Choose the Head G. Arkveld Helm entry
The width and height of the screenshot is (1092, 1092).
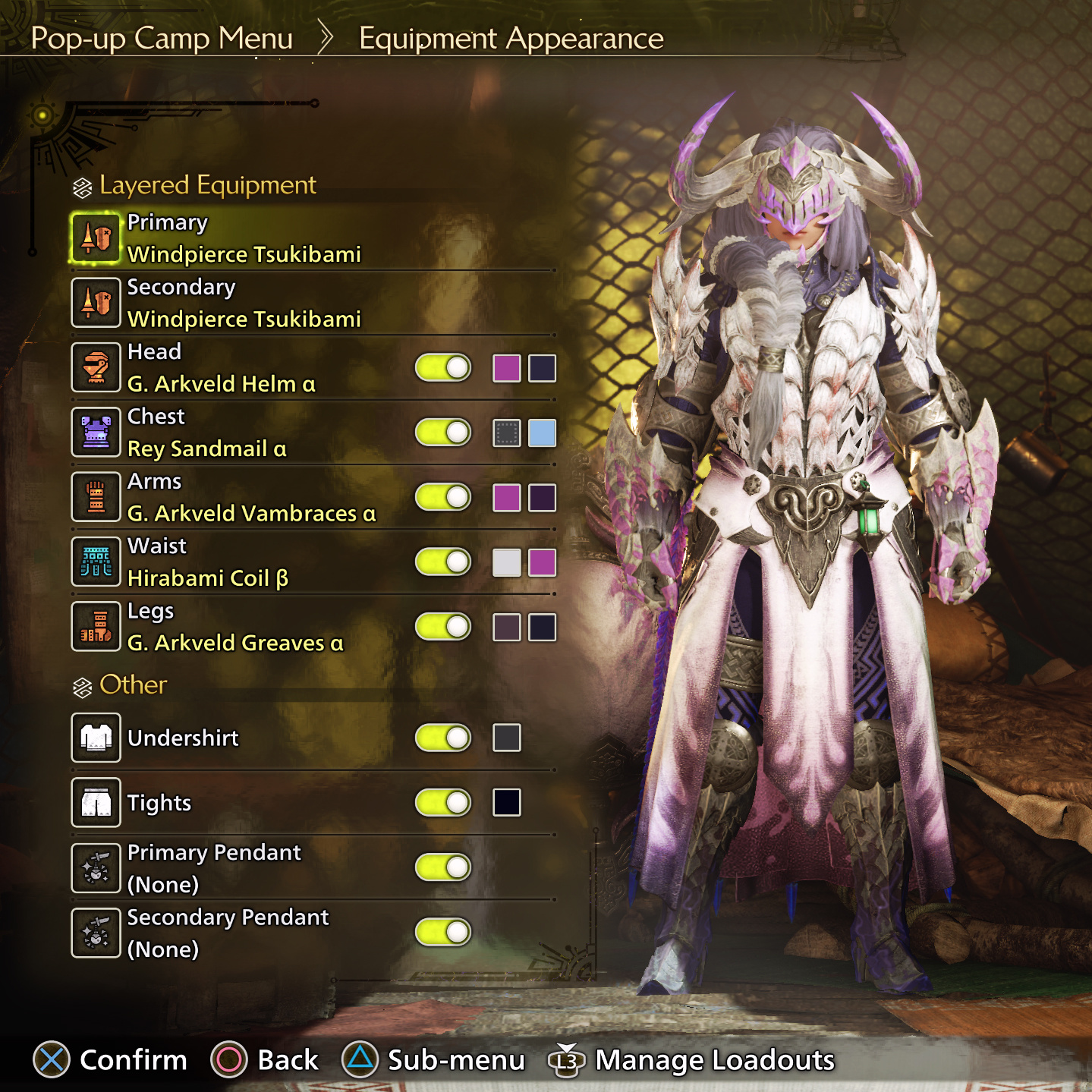coord(221,368)
